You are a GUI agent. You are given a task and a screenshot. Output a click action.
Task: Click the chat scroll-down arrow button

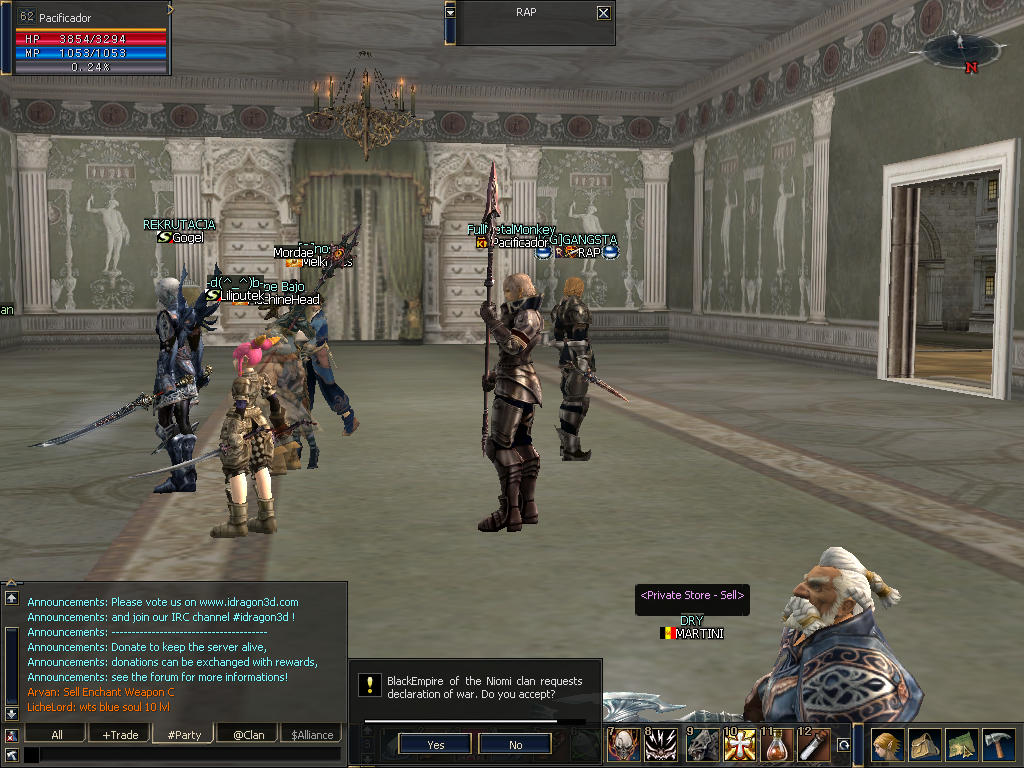pyautogui.click(x=12, y=713)
